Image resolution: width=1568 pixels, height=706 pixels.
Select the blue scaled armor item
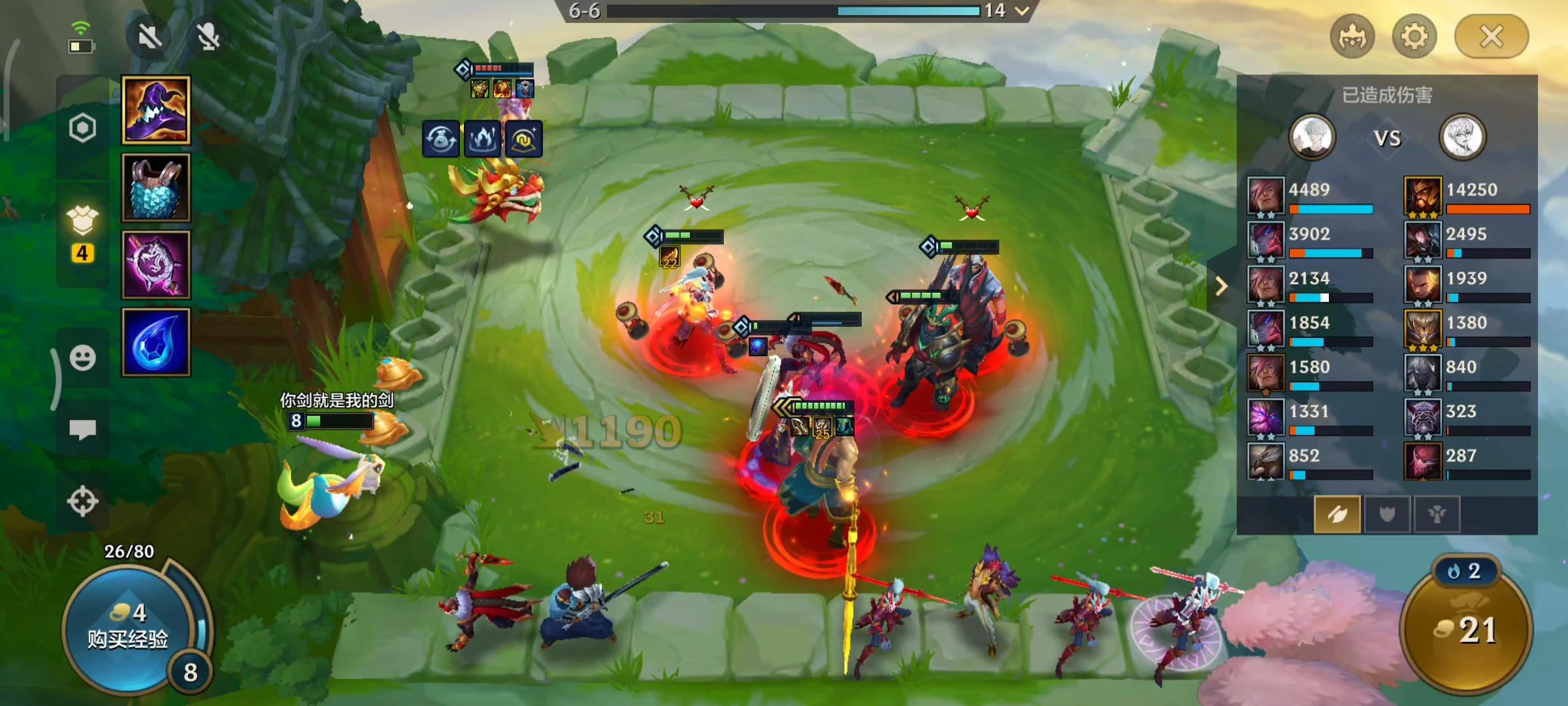pos(156,188)
